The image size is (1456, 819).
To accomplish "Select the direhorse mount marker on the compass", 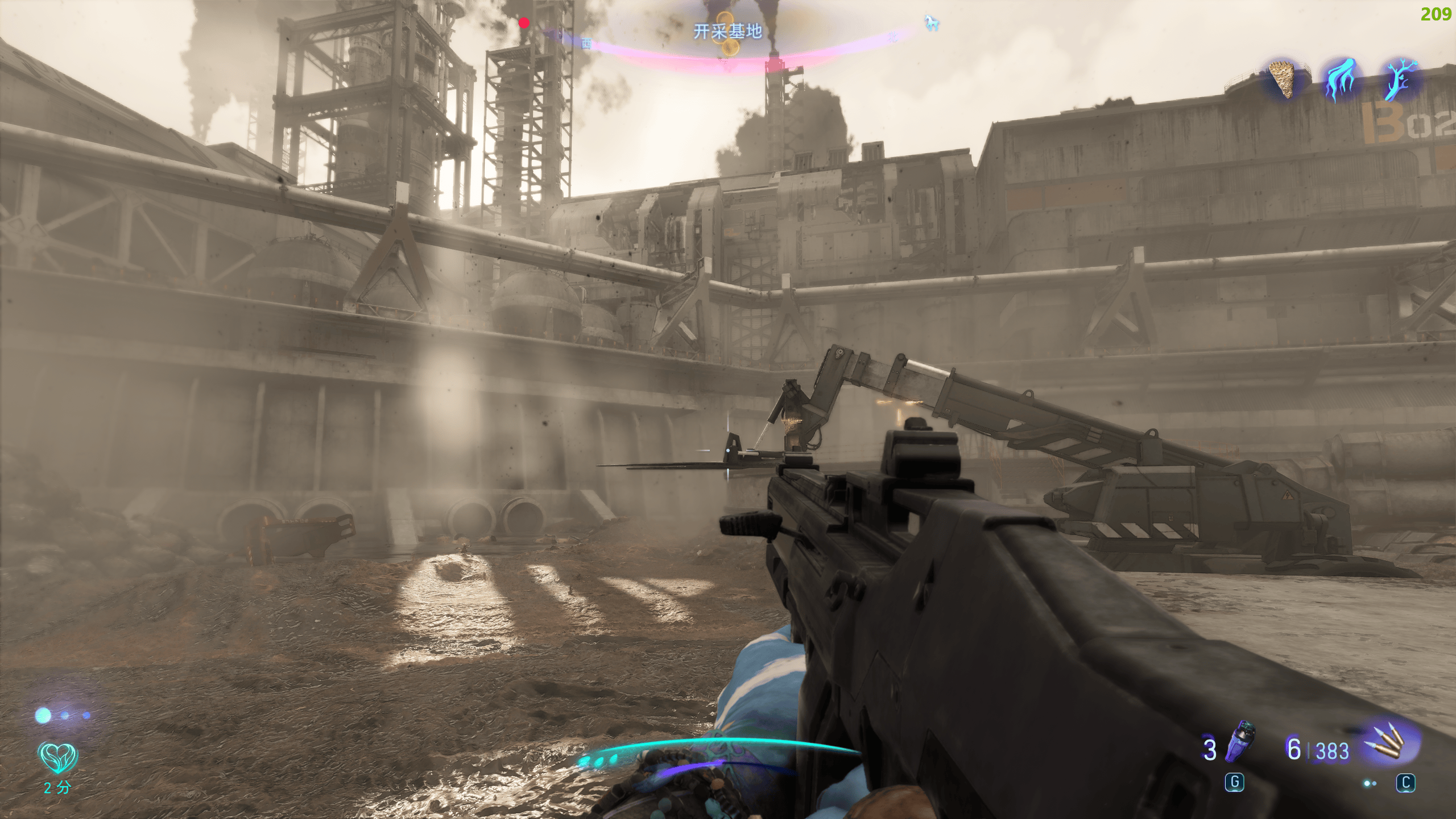I will 932,23.
